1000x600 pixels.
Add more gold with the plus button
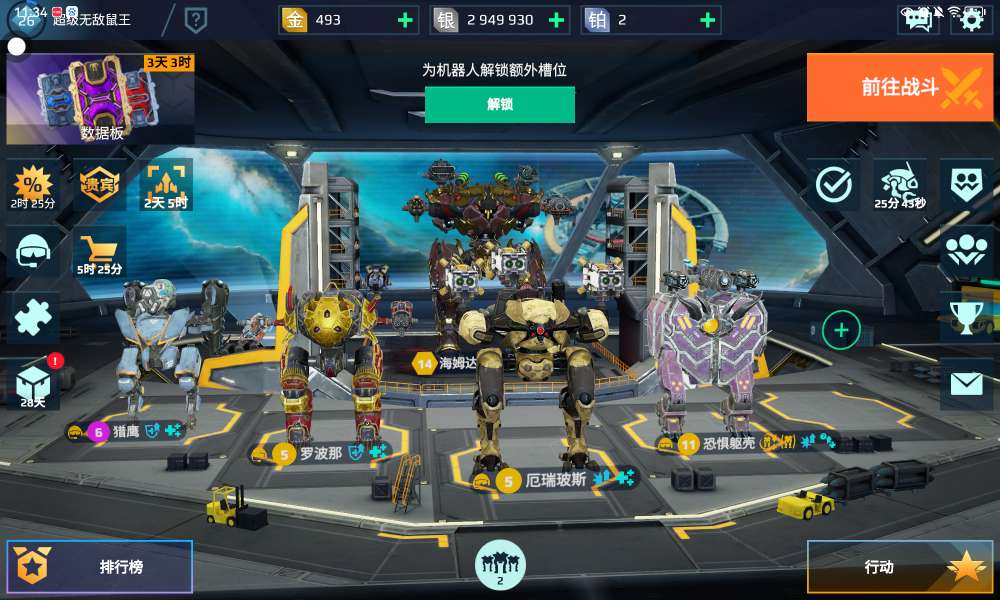coord(404,20)
